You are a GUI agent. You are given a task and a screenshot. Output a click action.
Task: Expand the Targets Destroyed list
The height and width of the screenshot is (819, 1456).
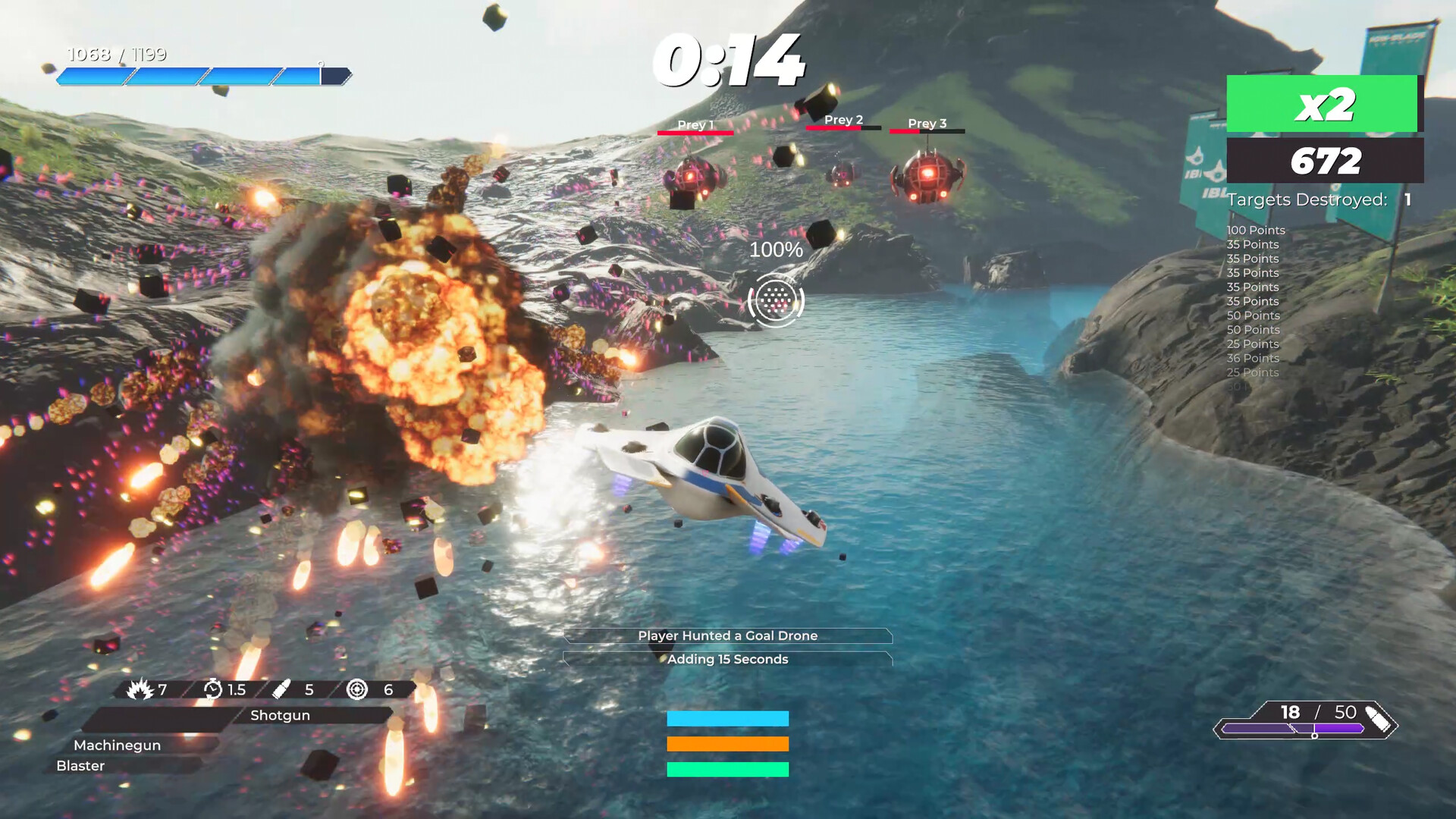1310,199
